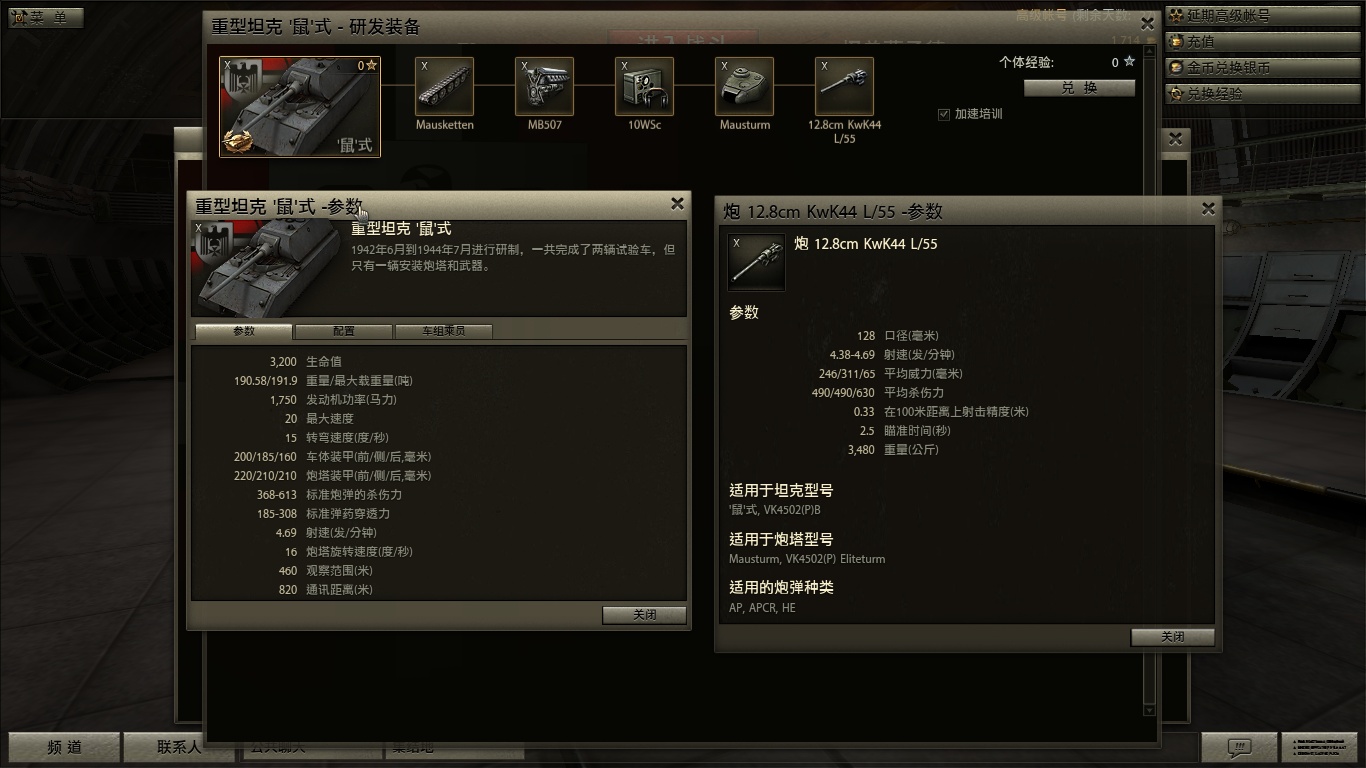Open the 菜单 menu at top left
This screenshot has height=768, width=1366.
(44, 17)
